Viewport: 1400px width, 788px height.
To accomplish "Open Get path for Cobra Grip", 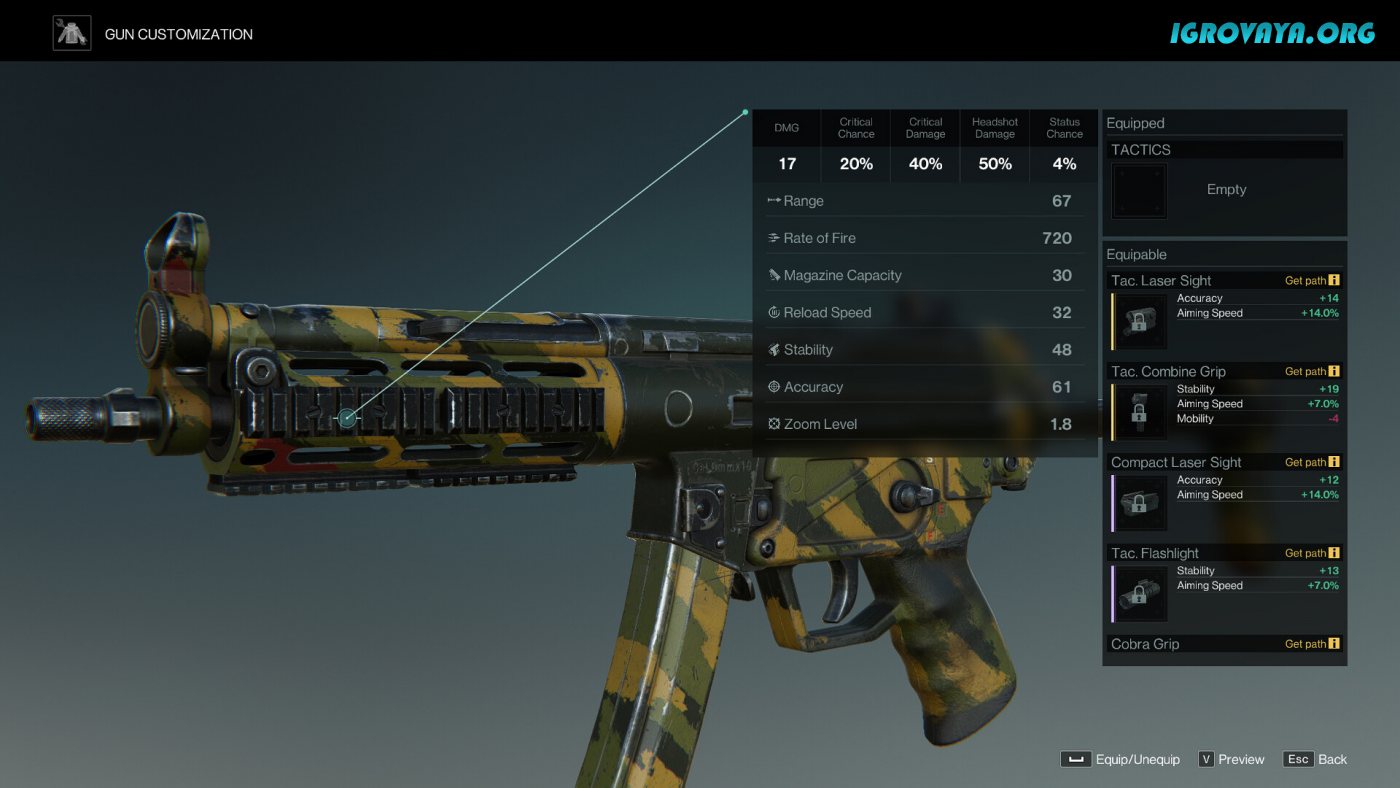I will pyautogui.click(x=1312, y=644).
